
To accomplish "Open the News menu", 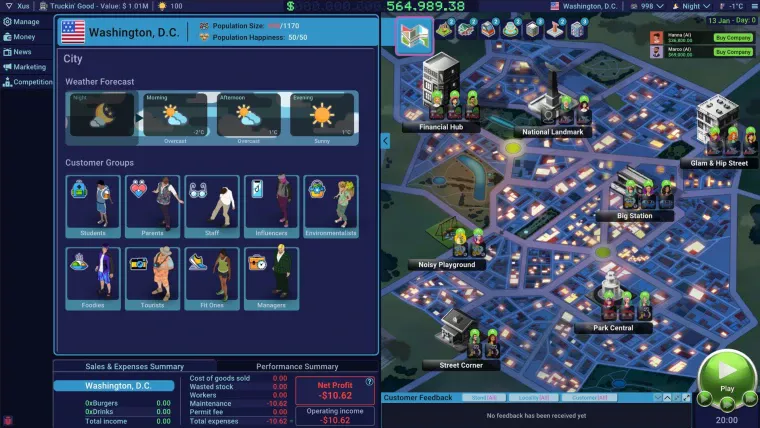I will (18, 52).
